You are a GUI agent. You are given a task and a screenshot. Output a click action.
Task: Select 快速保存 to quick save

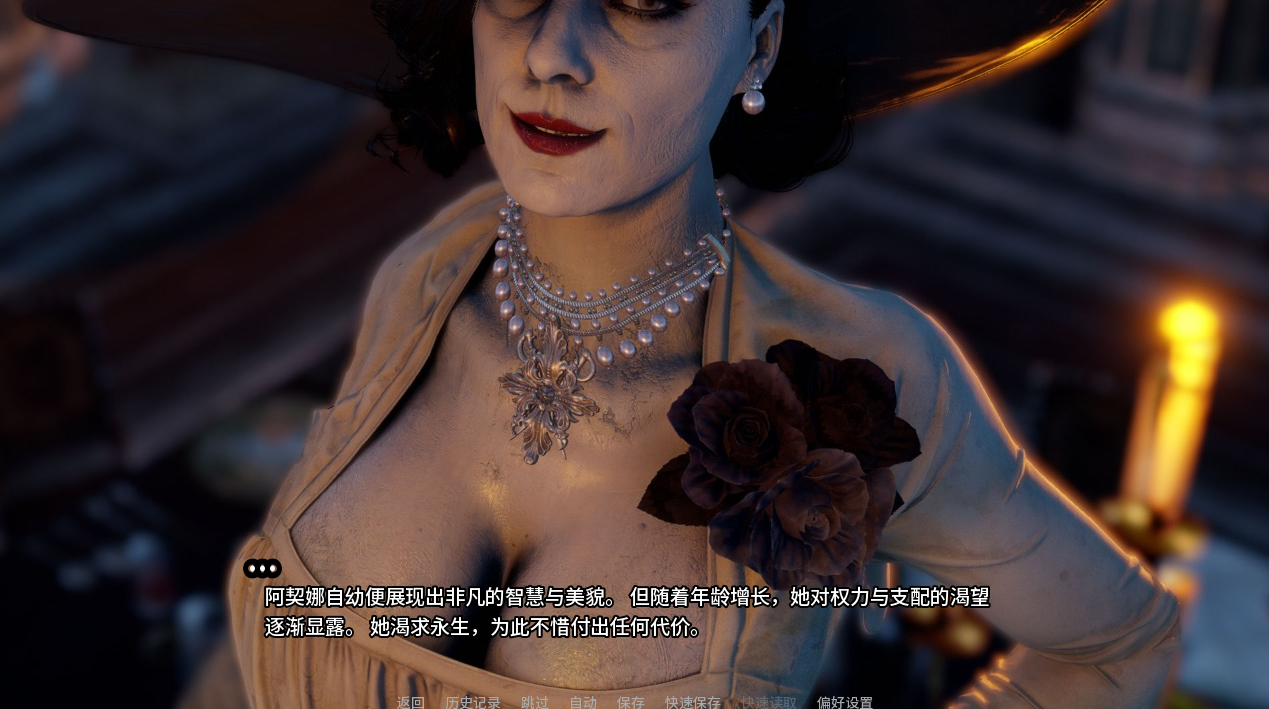coord(693,702)
